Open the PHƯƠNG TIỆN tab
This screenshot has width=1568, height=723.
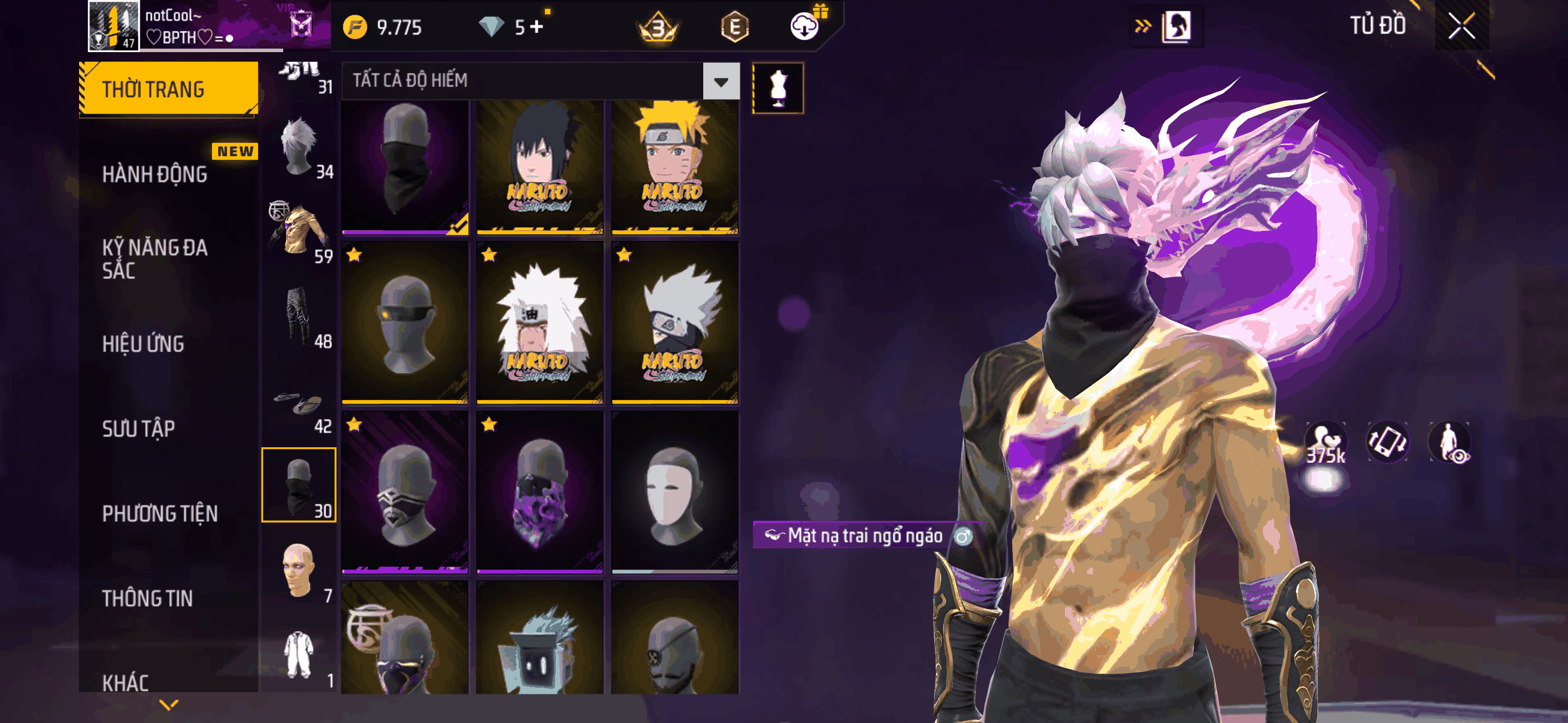click(159, 513)
